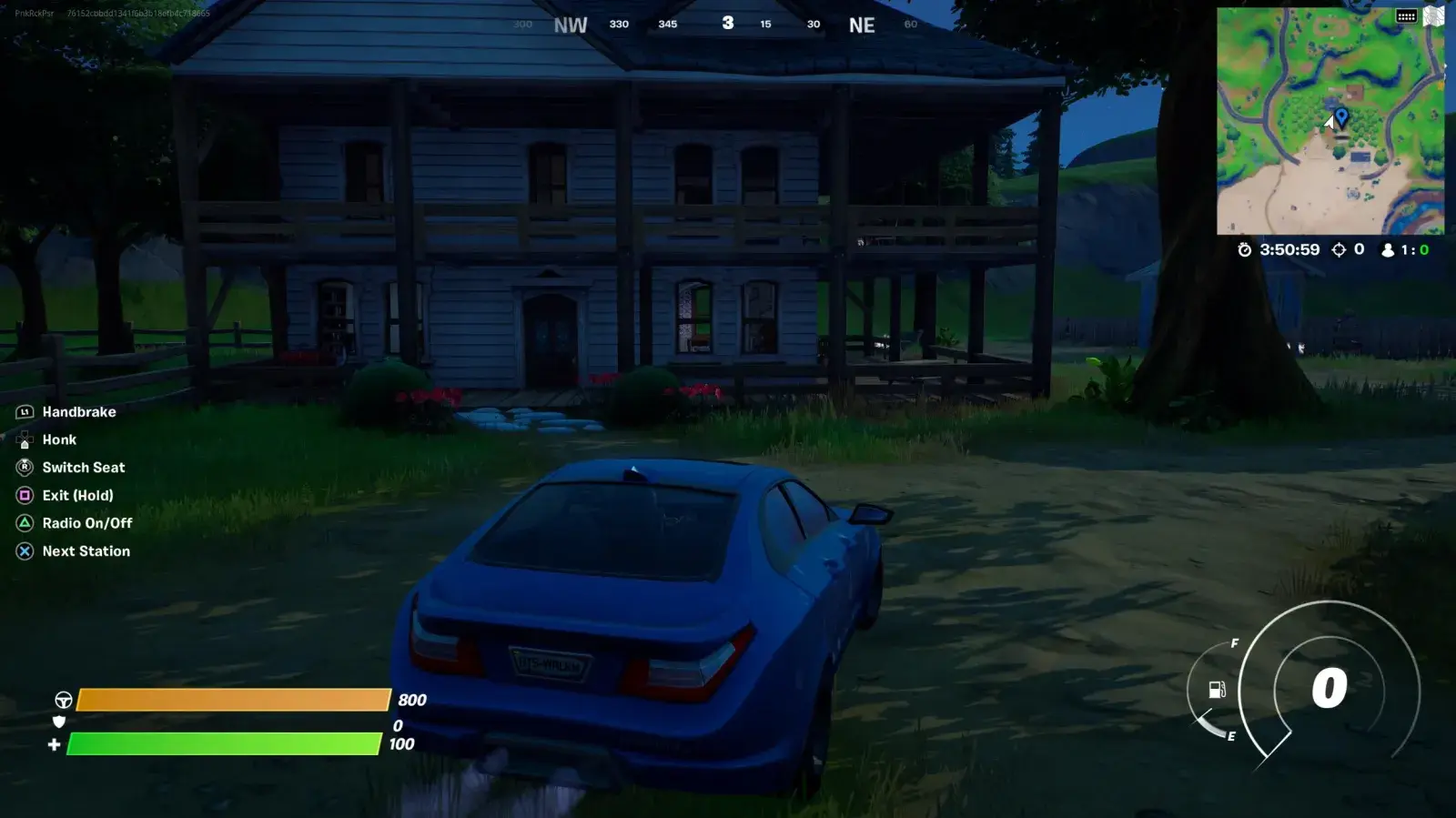1456x818 pixels.
Task: Click the R3 stick Switch Seat icon
Action: [25, 467]
